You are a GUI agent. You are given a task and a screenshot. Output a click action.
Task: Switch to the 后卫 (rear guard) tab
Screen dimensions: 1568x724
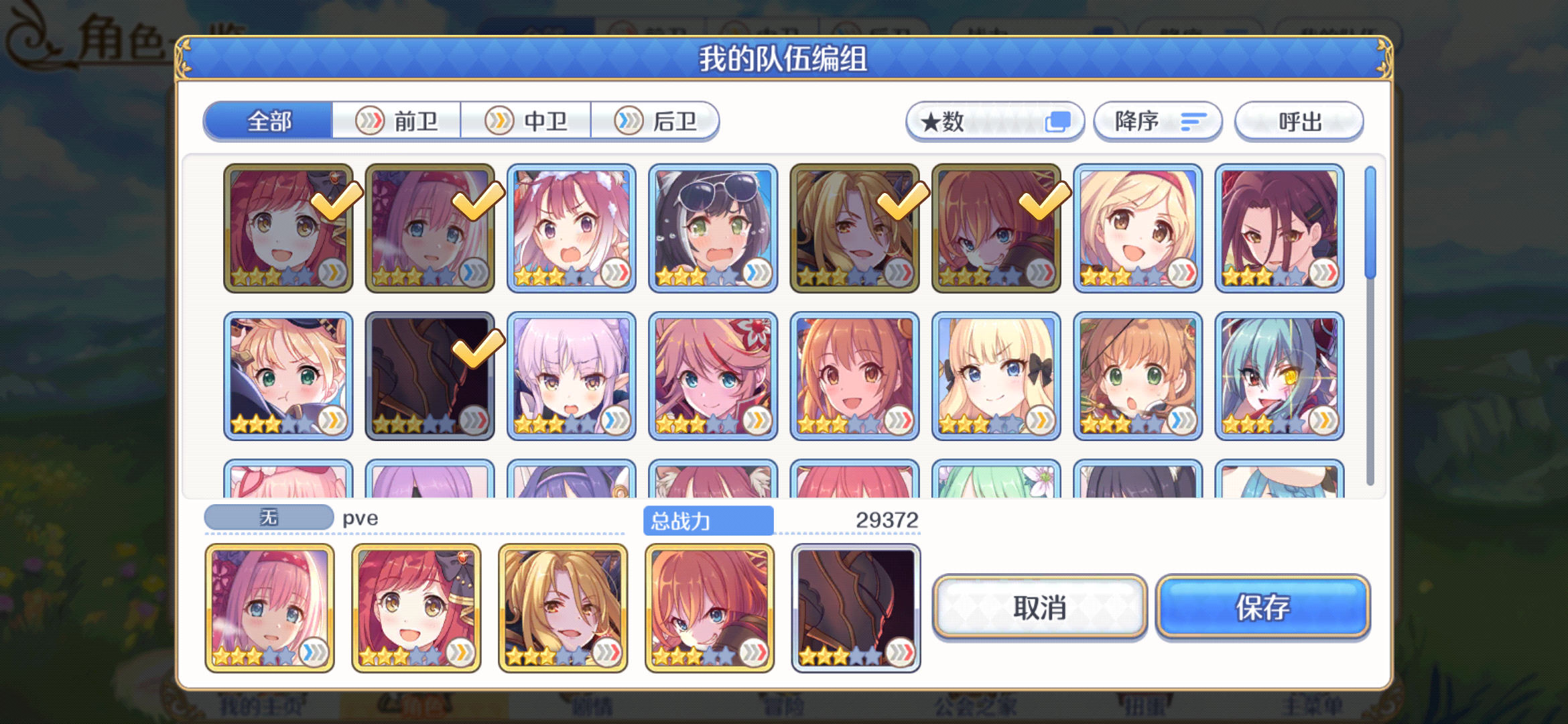pyautogui.click(x=657, y=121)
